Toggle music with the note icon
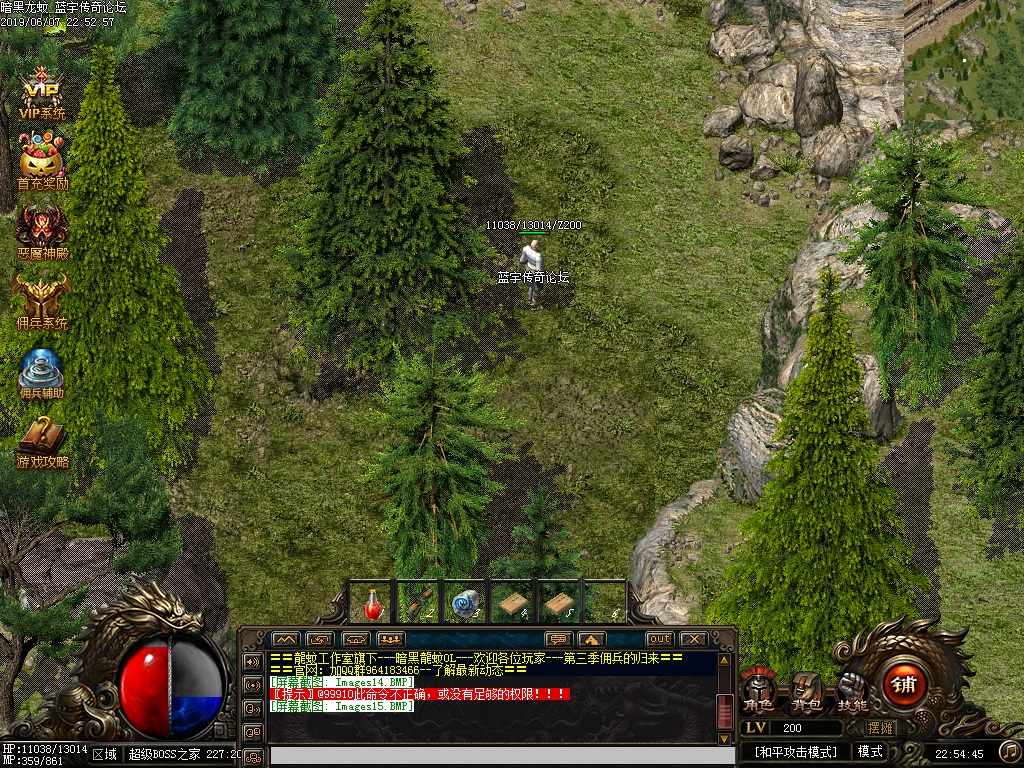This screenshot has height=768, width=1024. point(1010,751)
